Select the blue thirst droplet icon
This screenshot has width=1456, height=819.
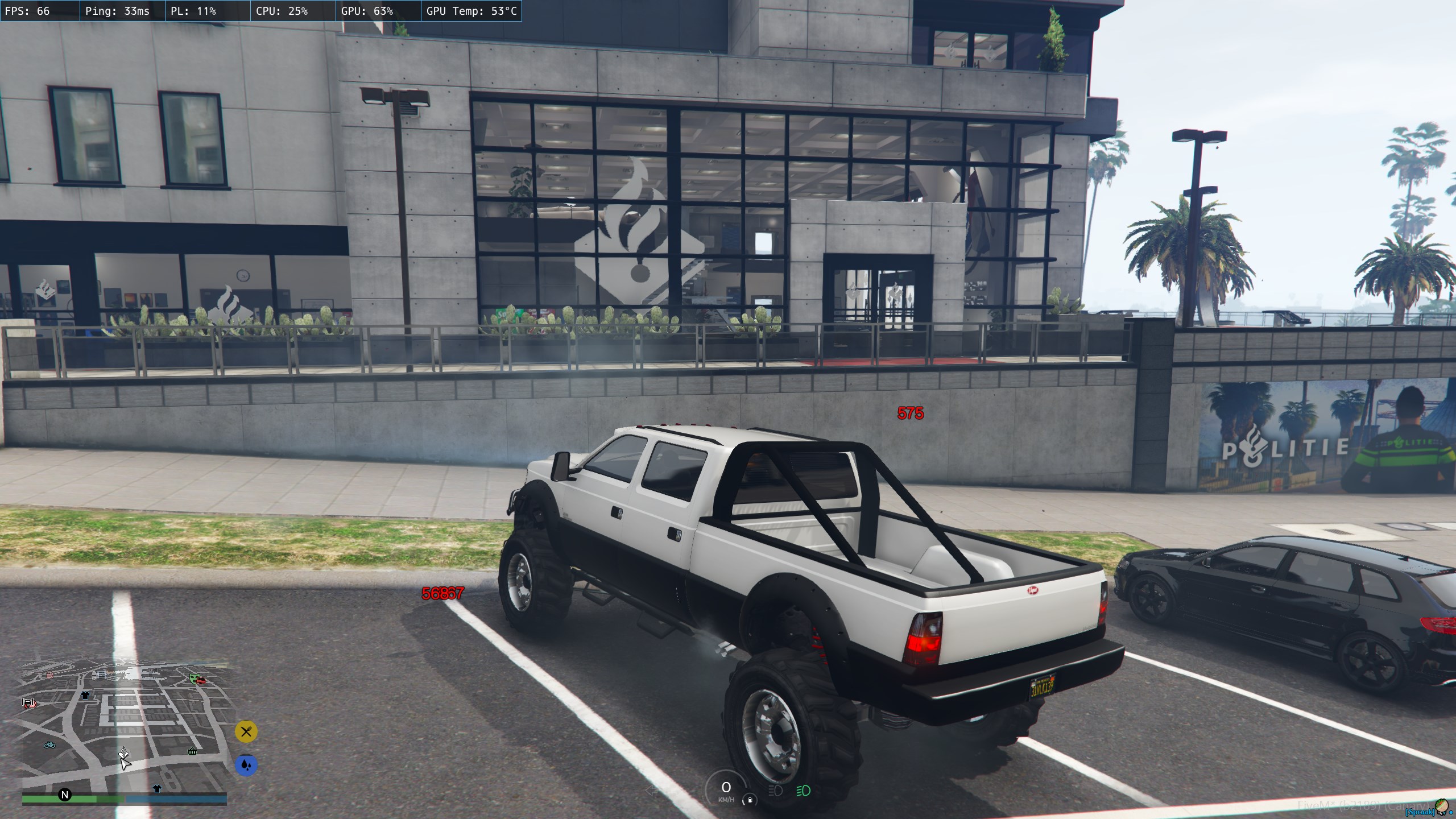point(246,765)
